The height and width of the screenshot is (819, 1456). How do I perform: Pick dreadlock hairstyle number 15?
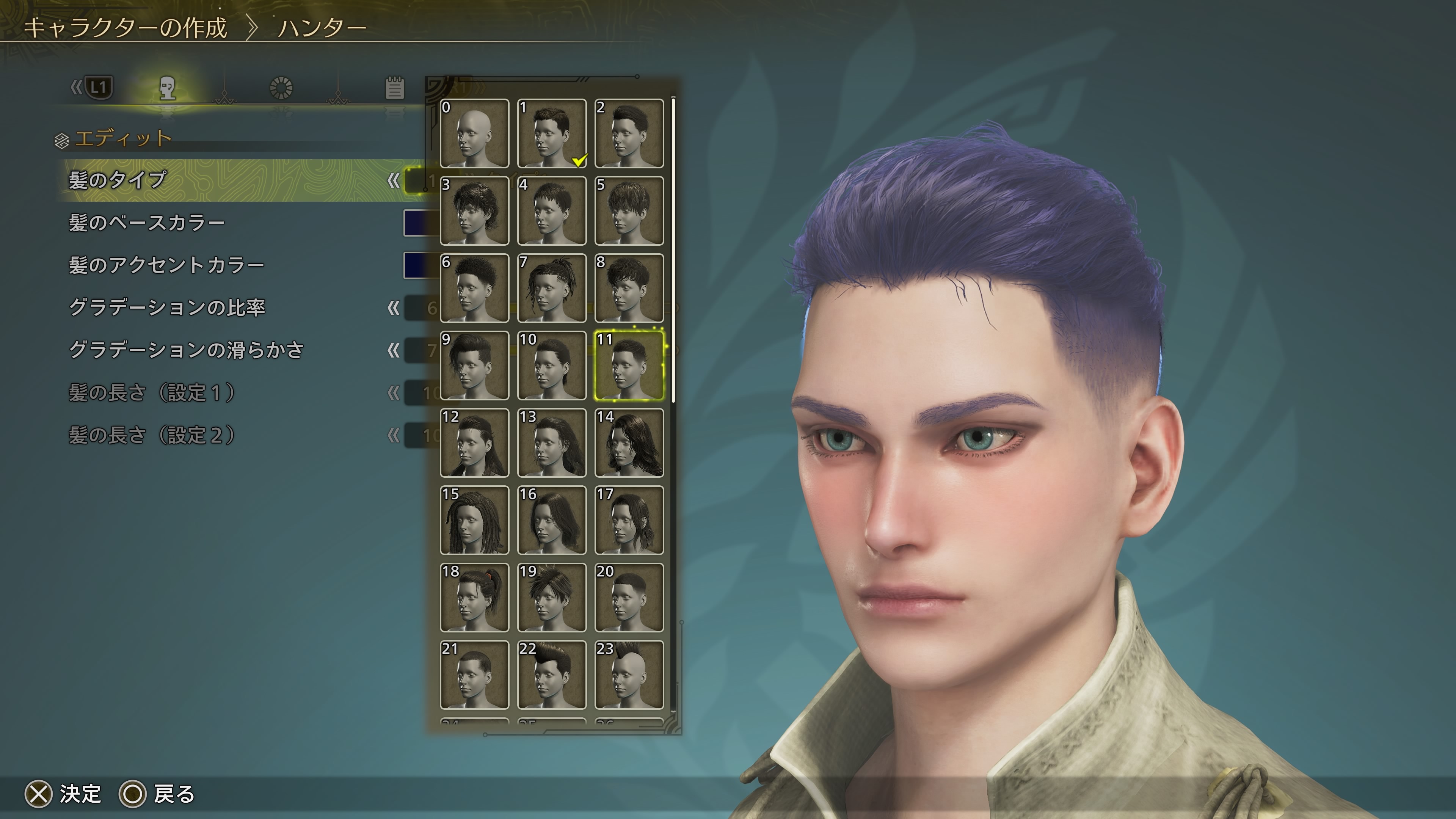474,520
